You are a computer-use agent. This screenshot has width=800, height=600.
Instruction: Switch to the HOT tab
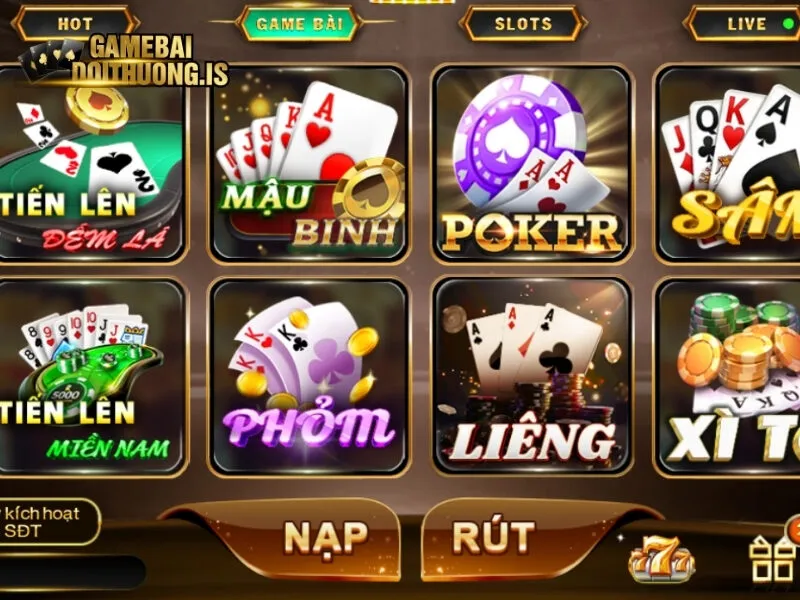[75, 23]
